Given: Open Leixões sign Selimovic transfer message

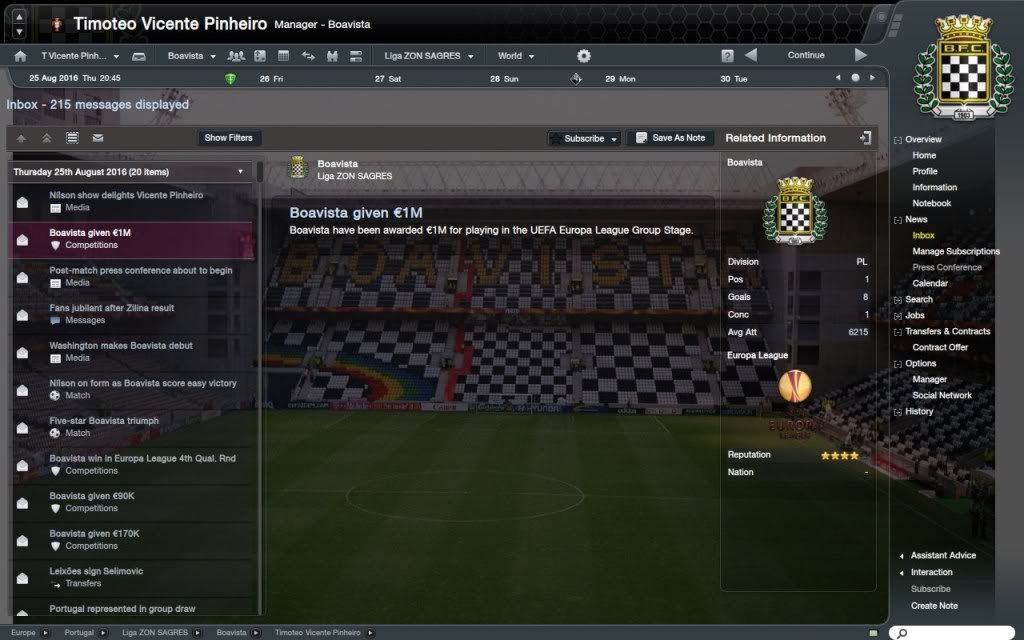Looking at the screenshot, I should click(98, 577).
